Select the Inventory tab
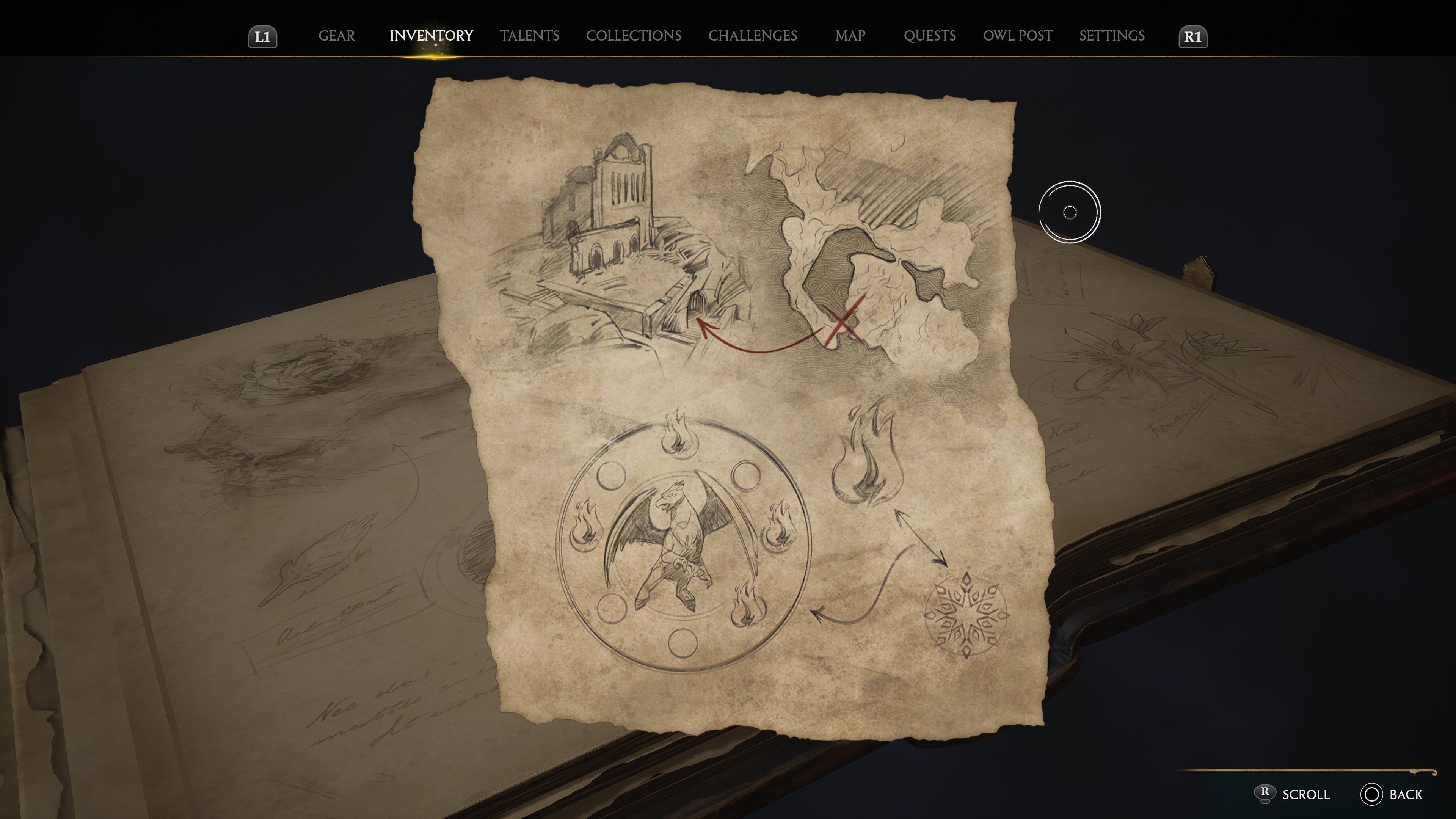Viewport: 1456px width, 819px height. pyautogui.click(x=431, y=36)
